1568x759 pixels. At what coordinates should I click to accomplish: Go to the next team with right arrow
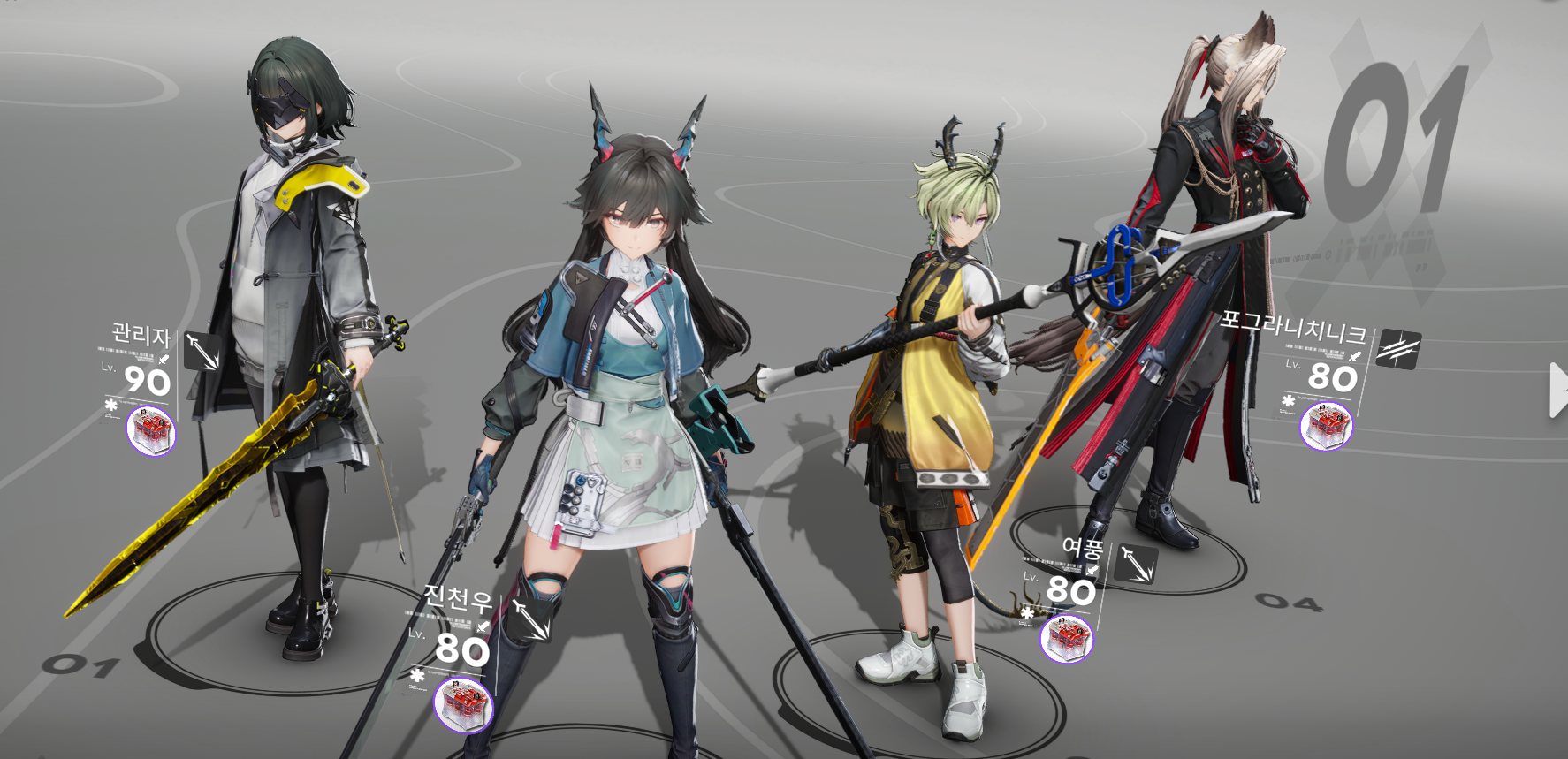pos(1557,390)
